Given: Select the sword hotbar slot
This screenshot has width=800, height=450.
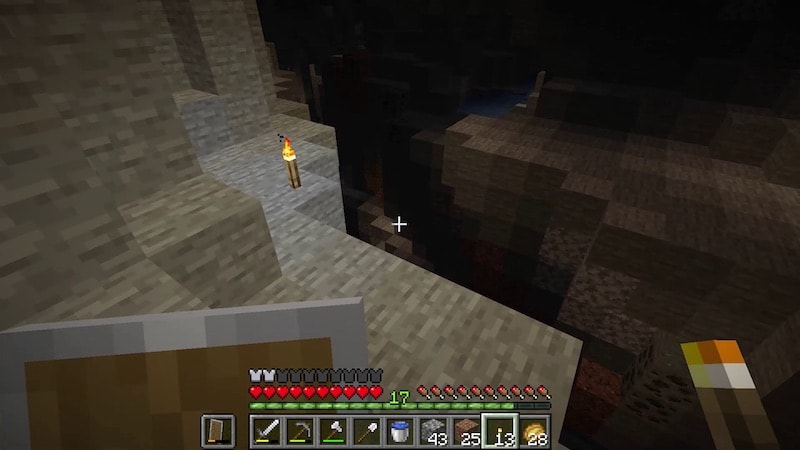Looking at the screenshot, I should tap(265, 431).
